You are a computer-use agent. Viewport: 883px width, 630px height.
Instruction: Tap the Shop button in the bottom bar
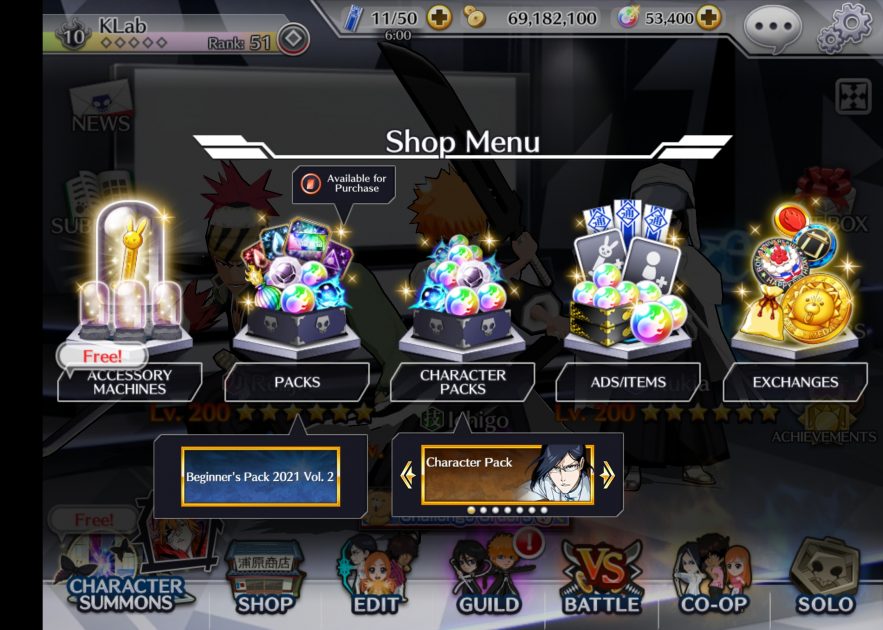(265, 580)
